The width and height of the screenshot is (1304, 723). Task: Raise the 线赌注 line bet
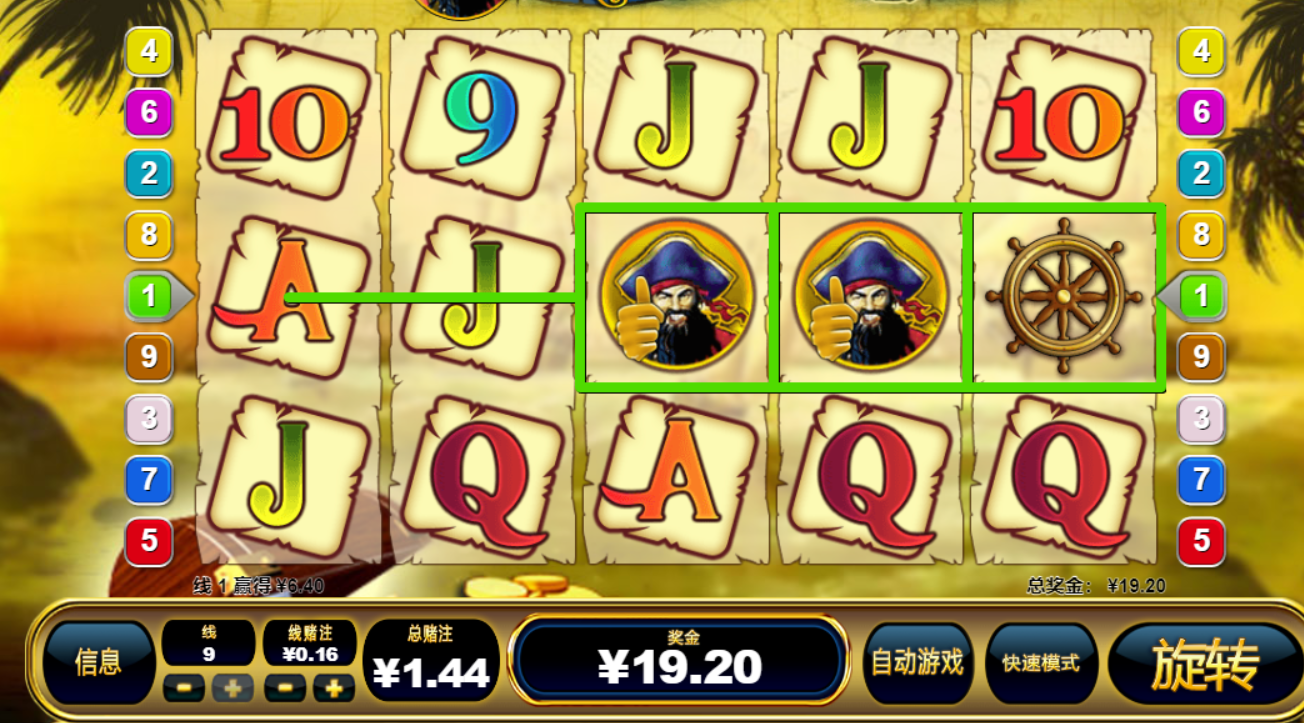(334, 688)
